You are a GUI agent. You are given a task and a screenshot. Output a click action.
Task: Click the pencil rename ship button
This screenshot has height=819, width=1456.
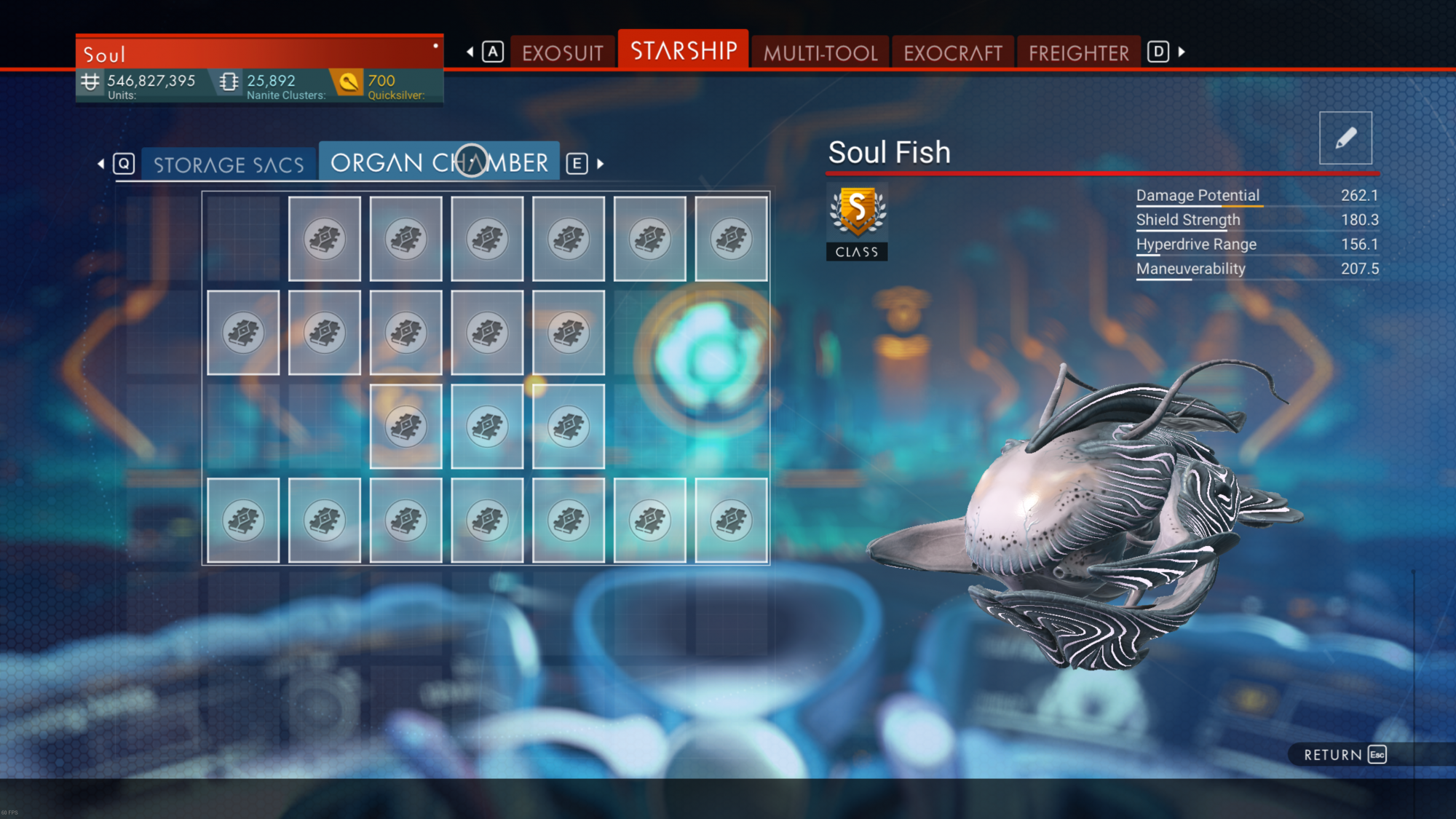pyautogui.click(x=1345, y=138)
